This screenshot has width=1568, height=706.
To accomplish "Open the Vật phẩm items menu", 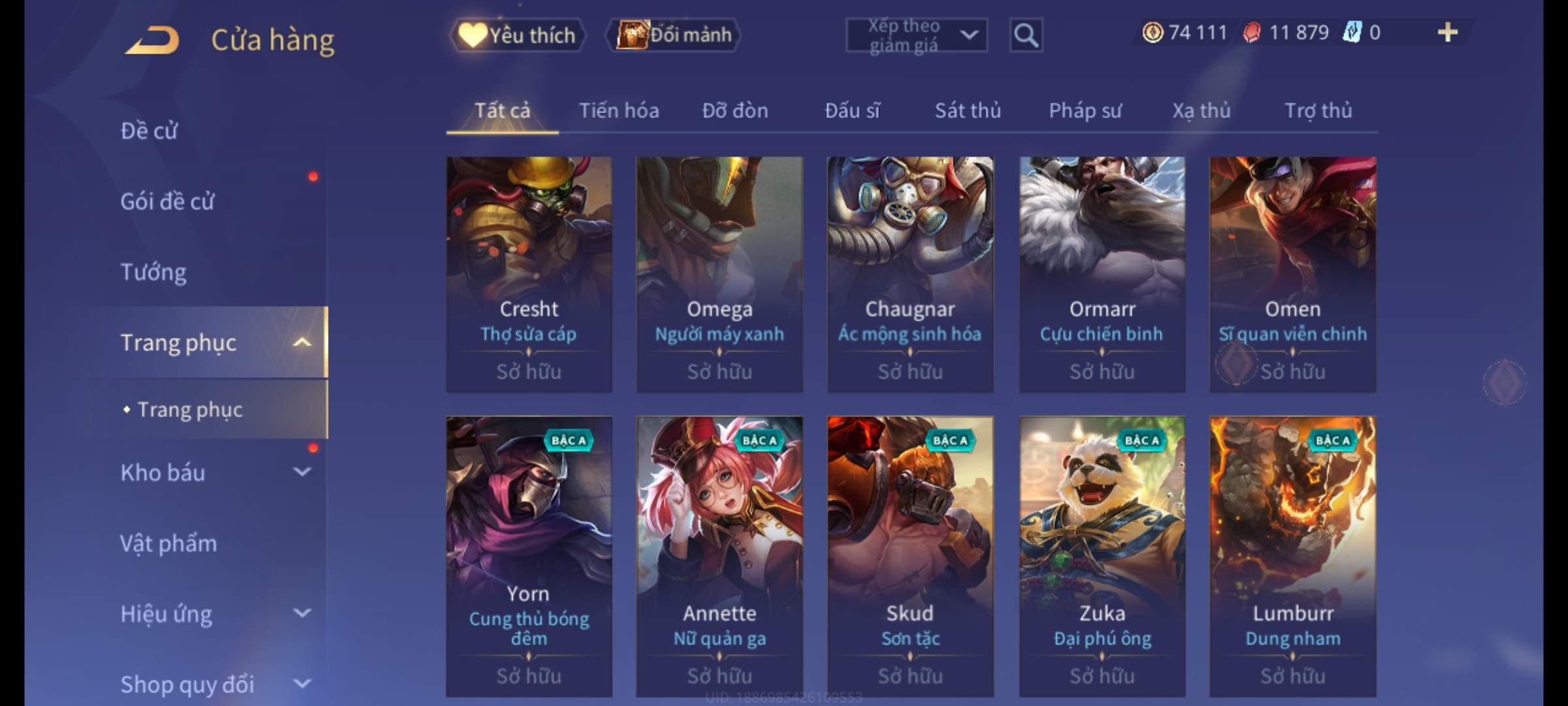I will coord(169,543).
